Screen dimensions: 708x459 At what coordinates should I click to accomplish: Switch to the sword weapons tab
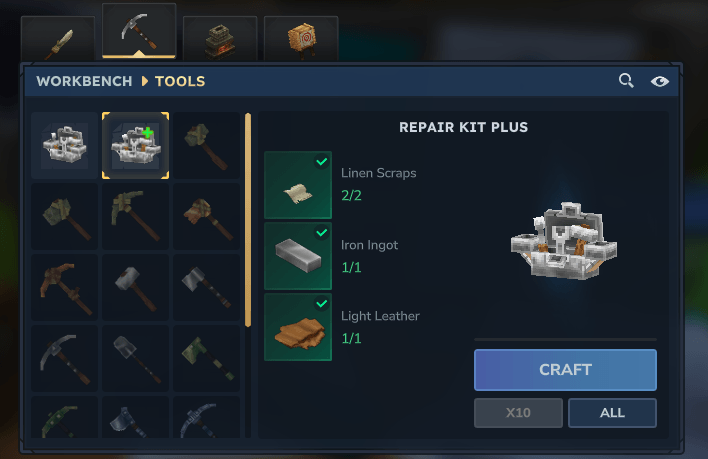[58, 39]
